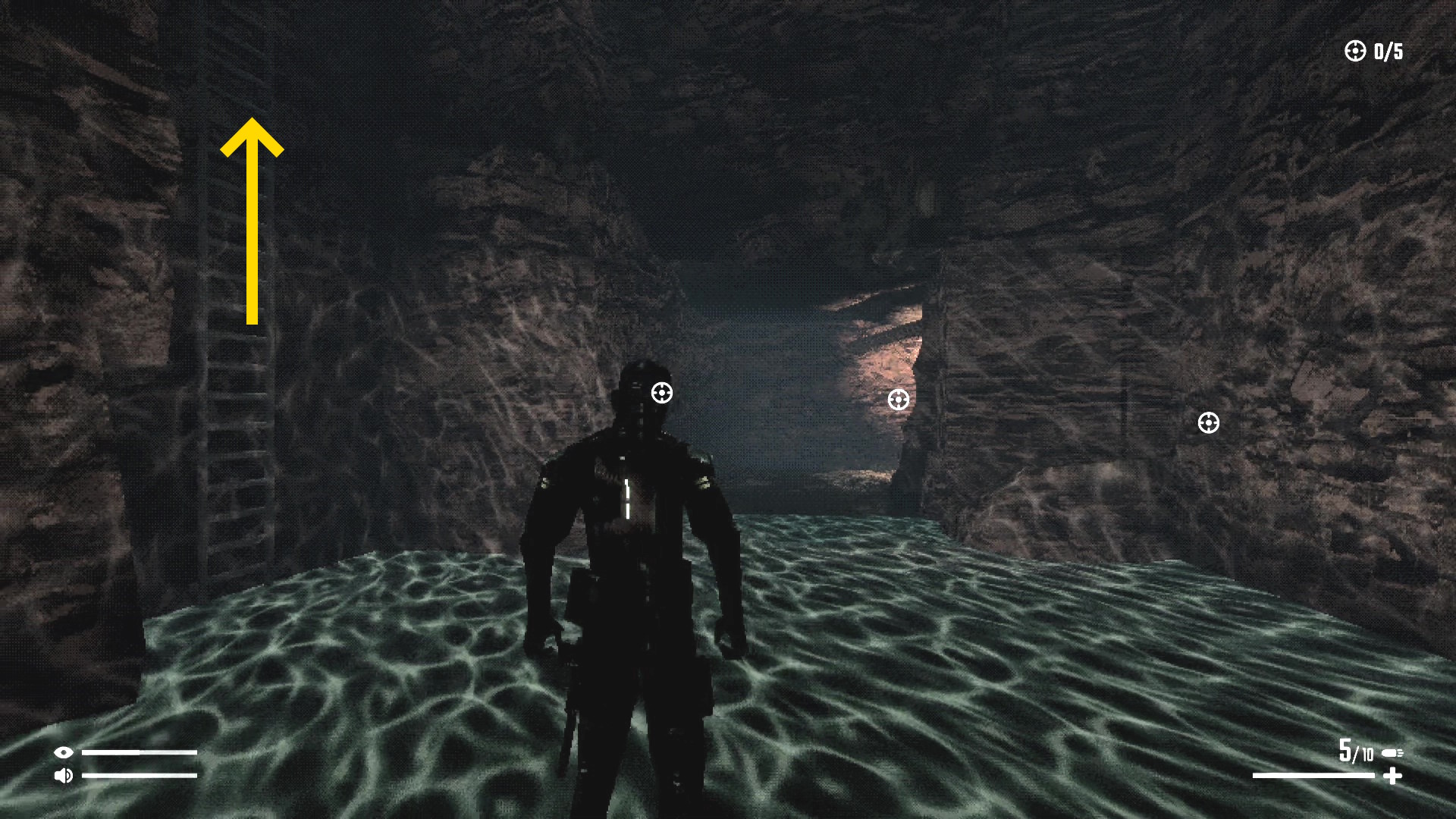
Task: Click the eye visibility icon
Action: tap(64, 752)
